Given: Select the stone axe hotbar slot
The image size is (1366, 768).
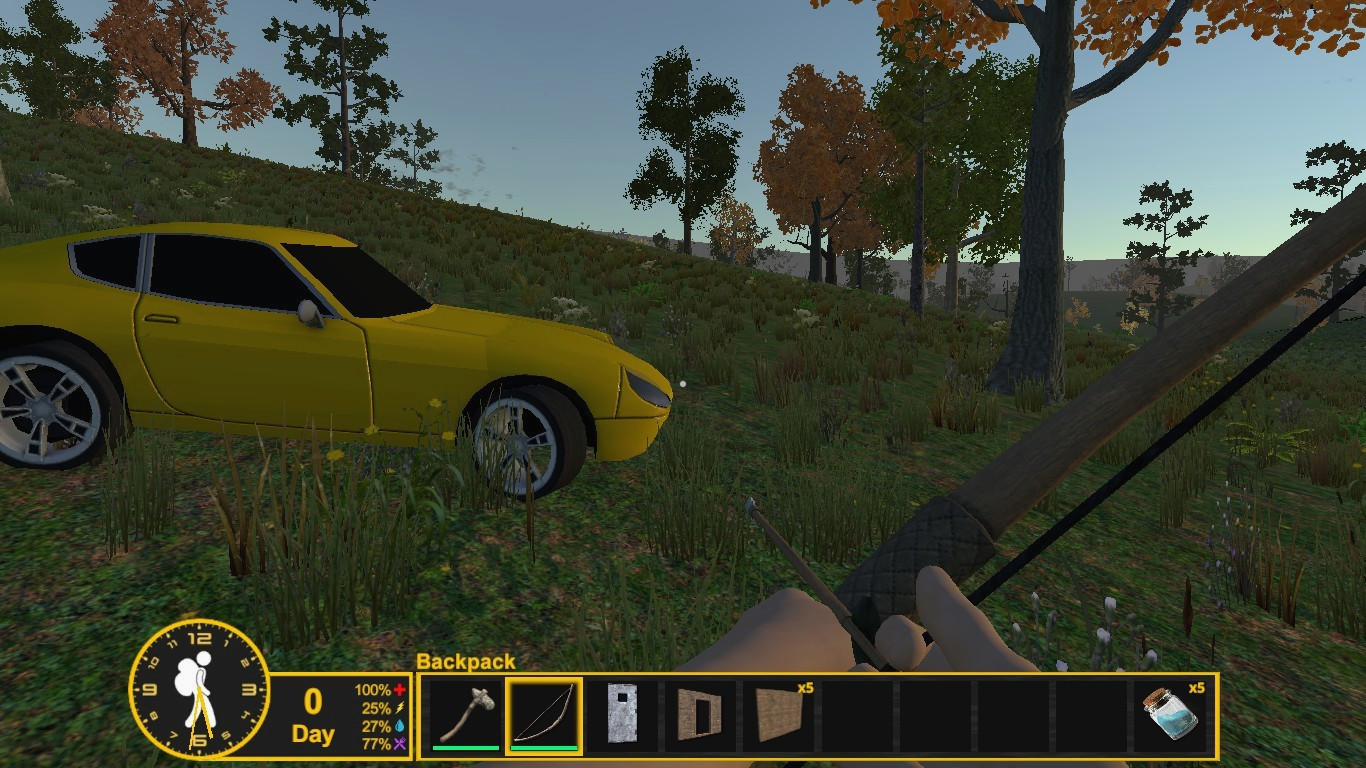Looking at the screenshot, I should point(466,714).
